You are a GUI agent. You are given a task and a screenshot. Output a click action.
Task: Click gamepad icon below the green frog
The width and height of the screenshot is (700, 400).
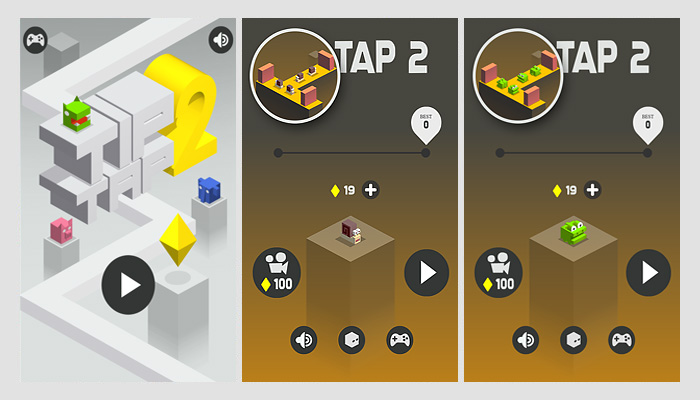(621, 340)
